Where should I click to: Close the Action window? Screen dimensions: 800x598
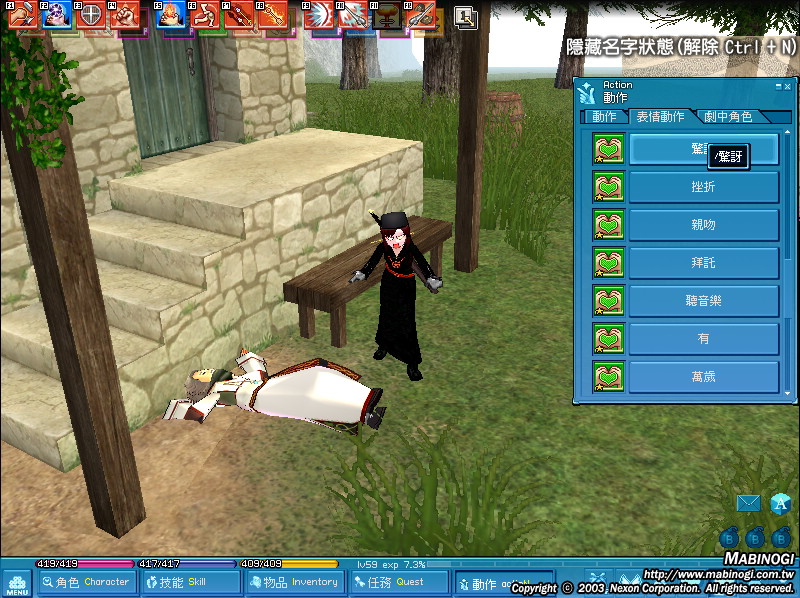[786, 87]
